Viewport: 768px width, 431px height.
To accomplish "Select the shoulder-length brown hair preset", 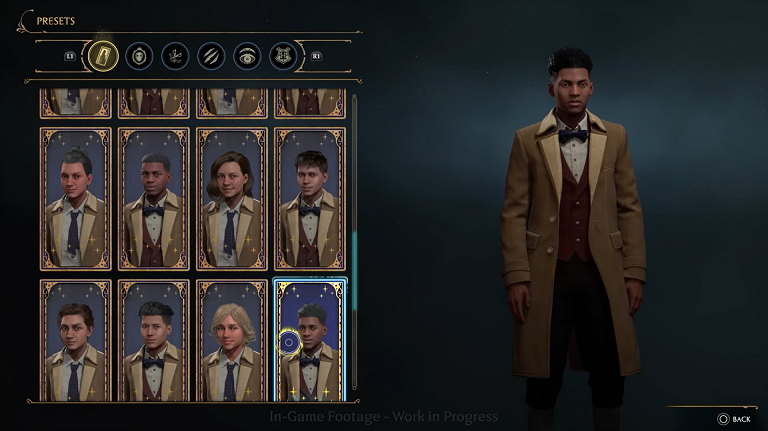I will point(231,199).
